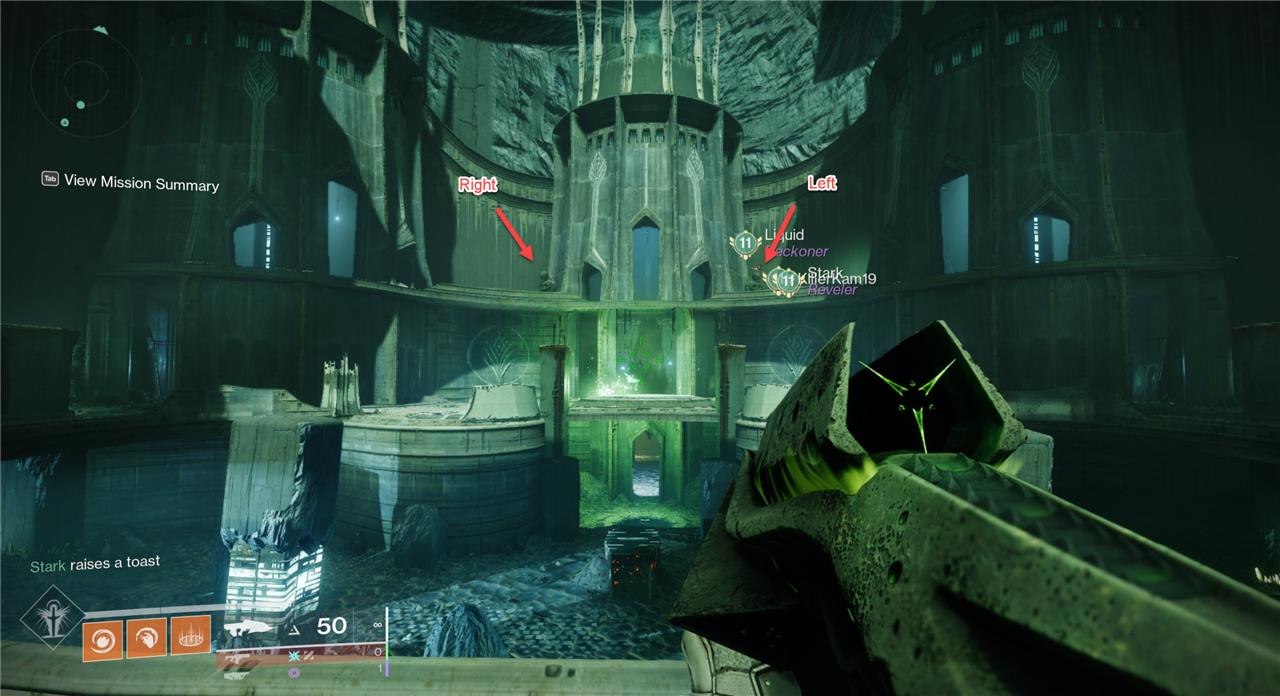Use the hand-shaped melee ability icon
The height and width of the screenshot is (696, 1280).
click(144, 634)
